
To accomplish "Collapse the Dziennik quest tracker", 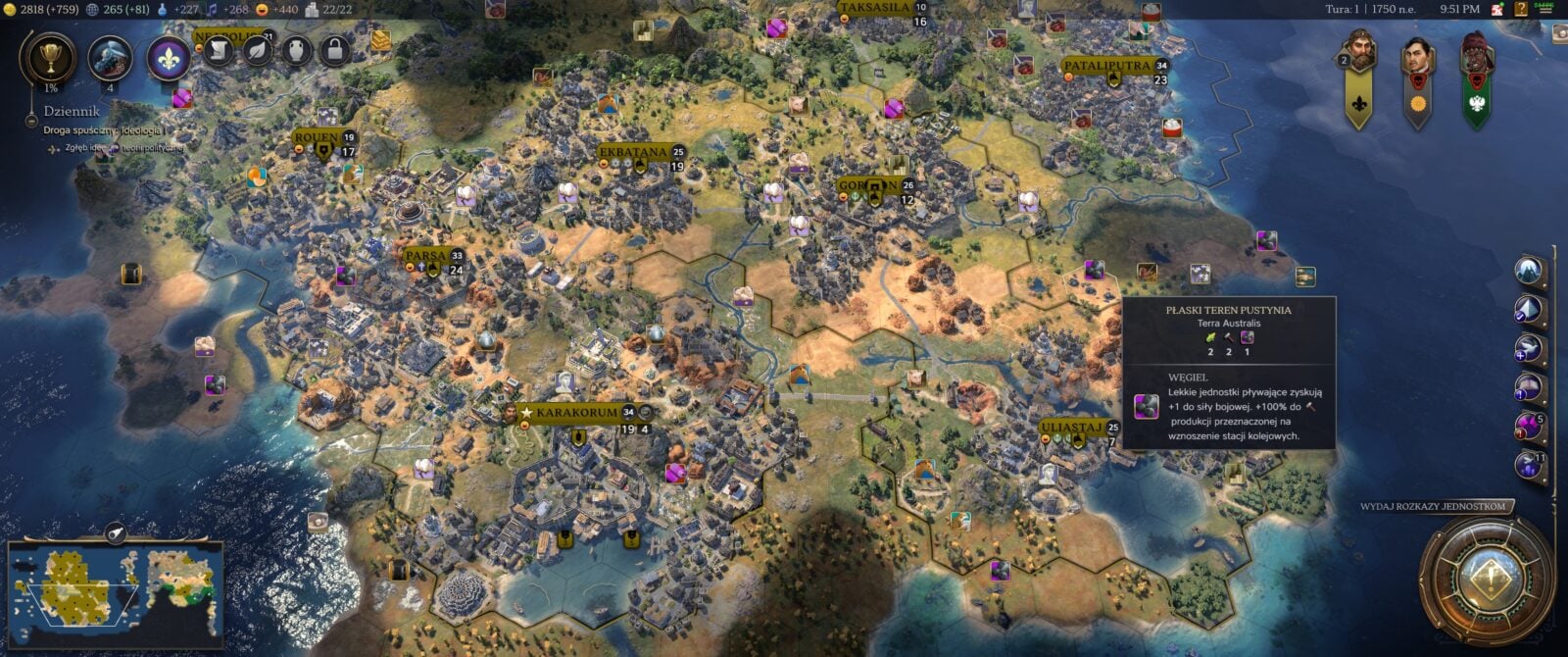I will pyautogui.click(x=31, y=121).
